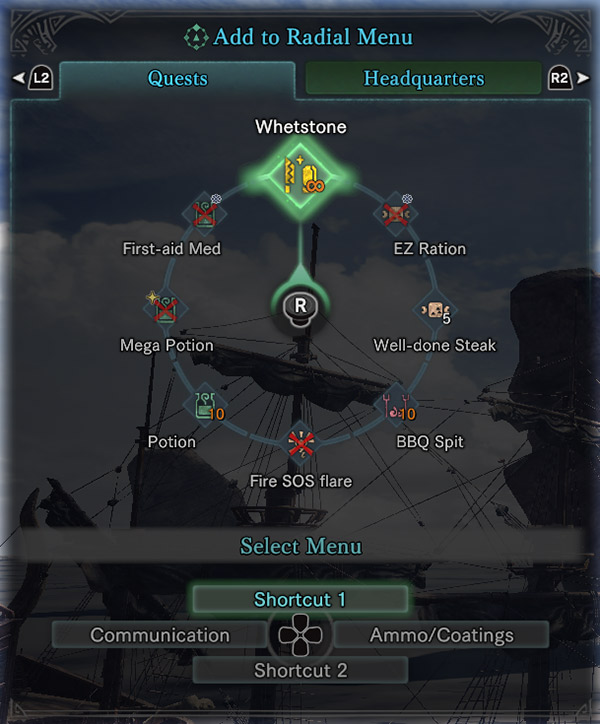Select the Whetstone radial slot
The image size is (600, 724).
tap(299, 173)
